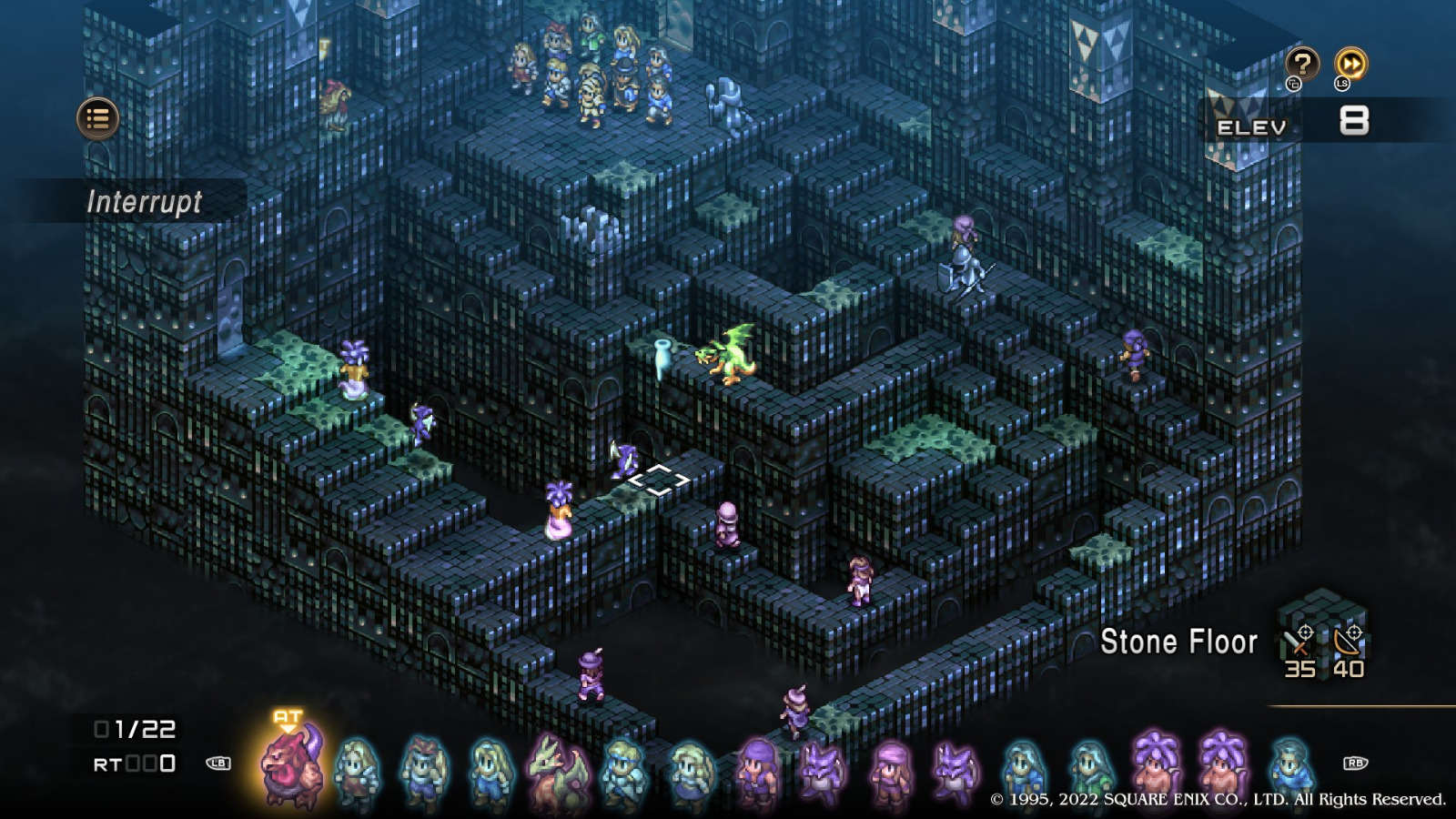Expand the Stone Floor terrain panel
1456x819 pixels.
point(1179,643)
